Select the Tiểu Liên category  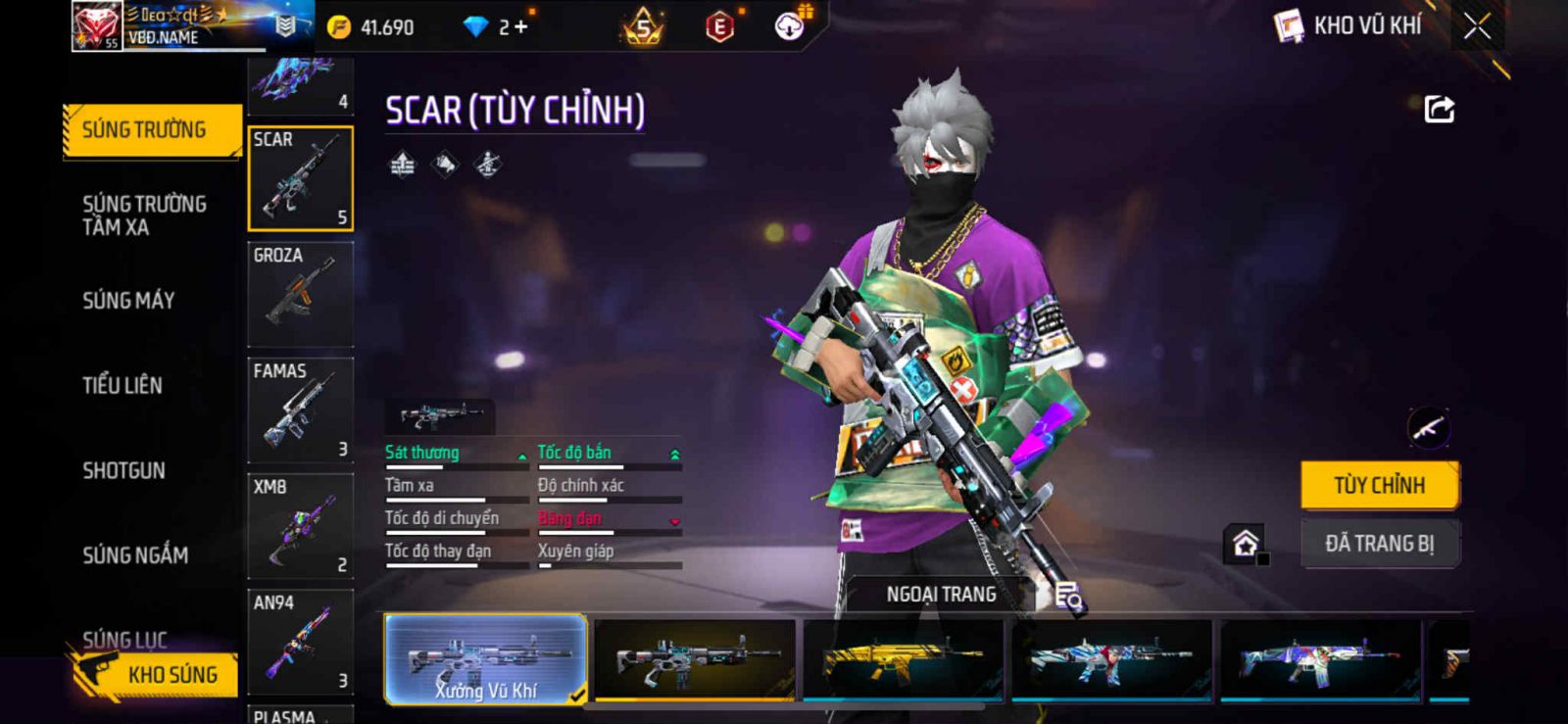coord(122,385)
